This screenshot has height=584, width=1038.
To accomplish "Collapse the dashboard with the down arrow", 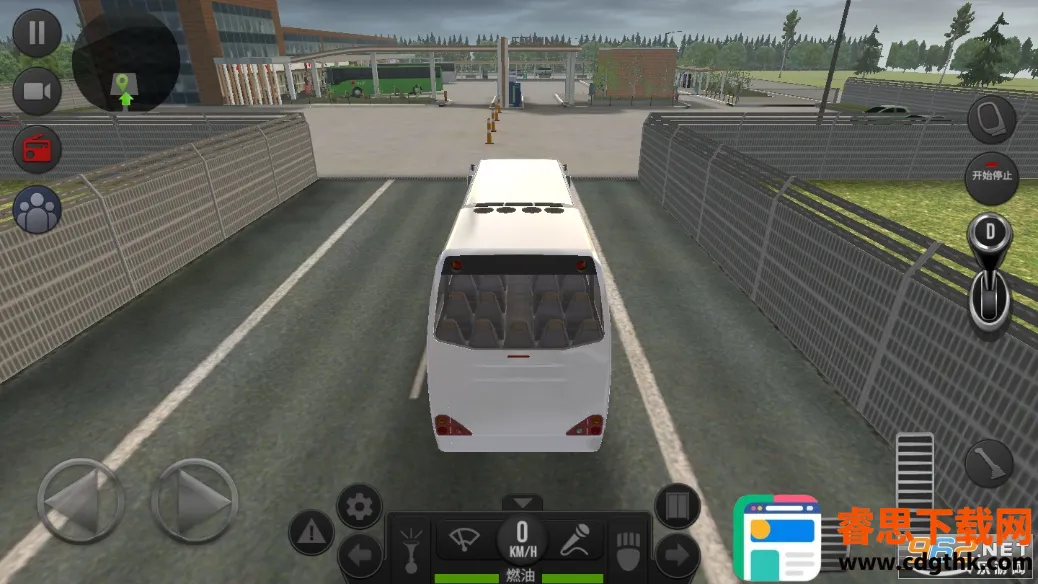I will coord(521,502).
